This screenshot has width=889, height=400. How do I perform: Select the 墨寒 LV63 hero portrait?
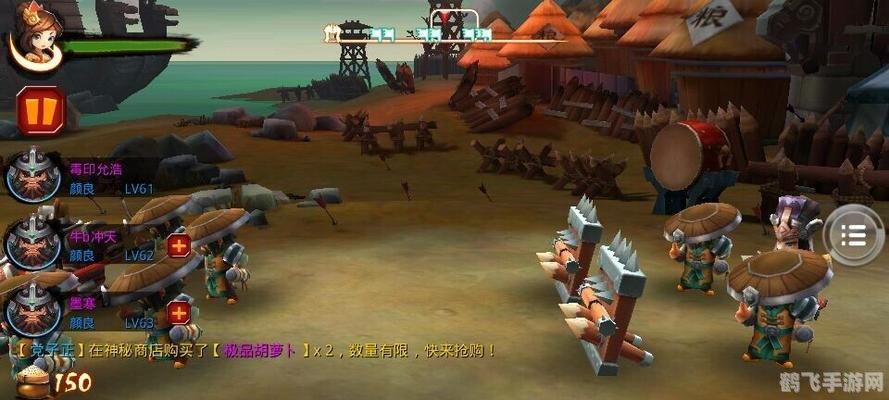pyautogui.click(x=34, y=308)
